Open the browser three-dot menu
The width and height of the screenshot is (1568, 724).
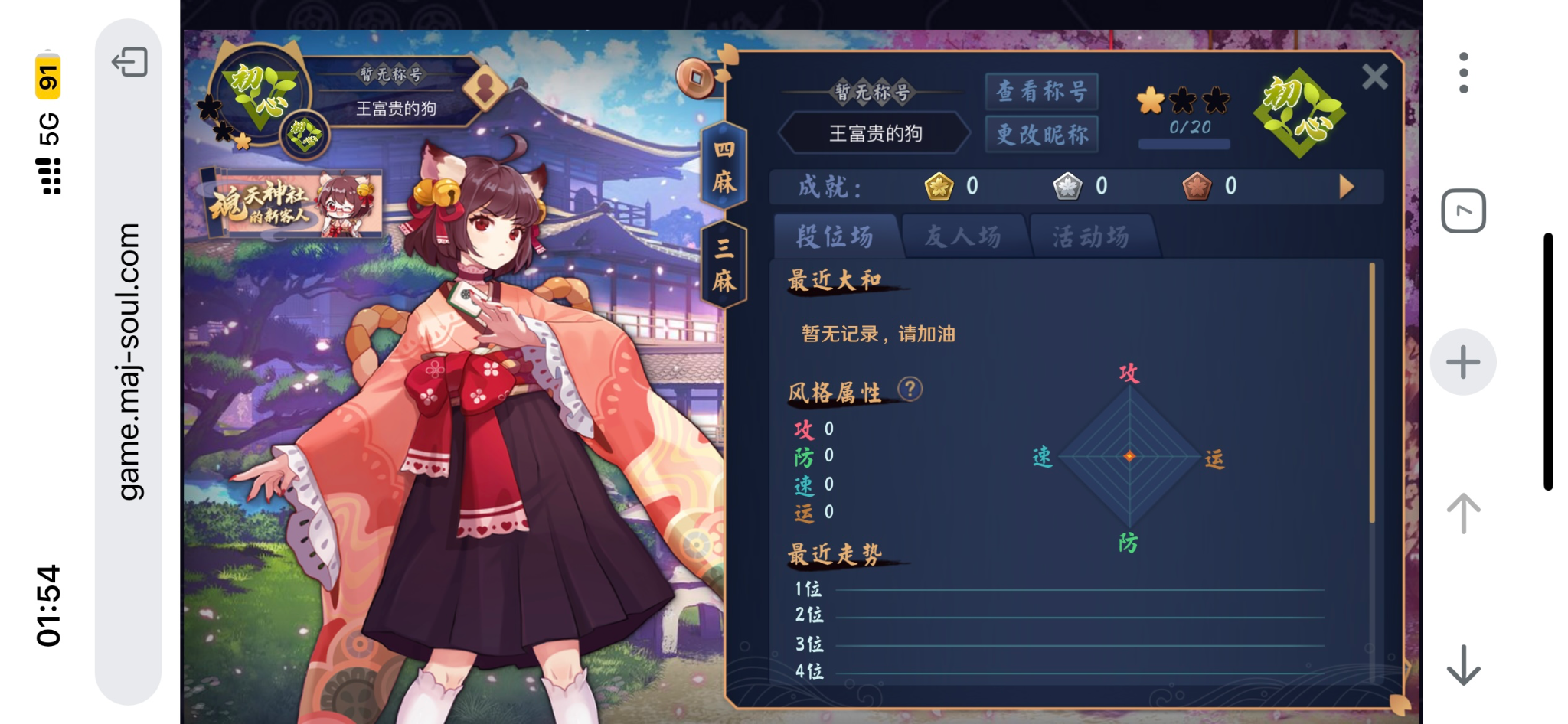[x=1463, y=73]
